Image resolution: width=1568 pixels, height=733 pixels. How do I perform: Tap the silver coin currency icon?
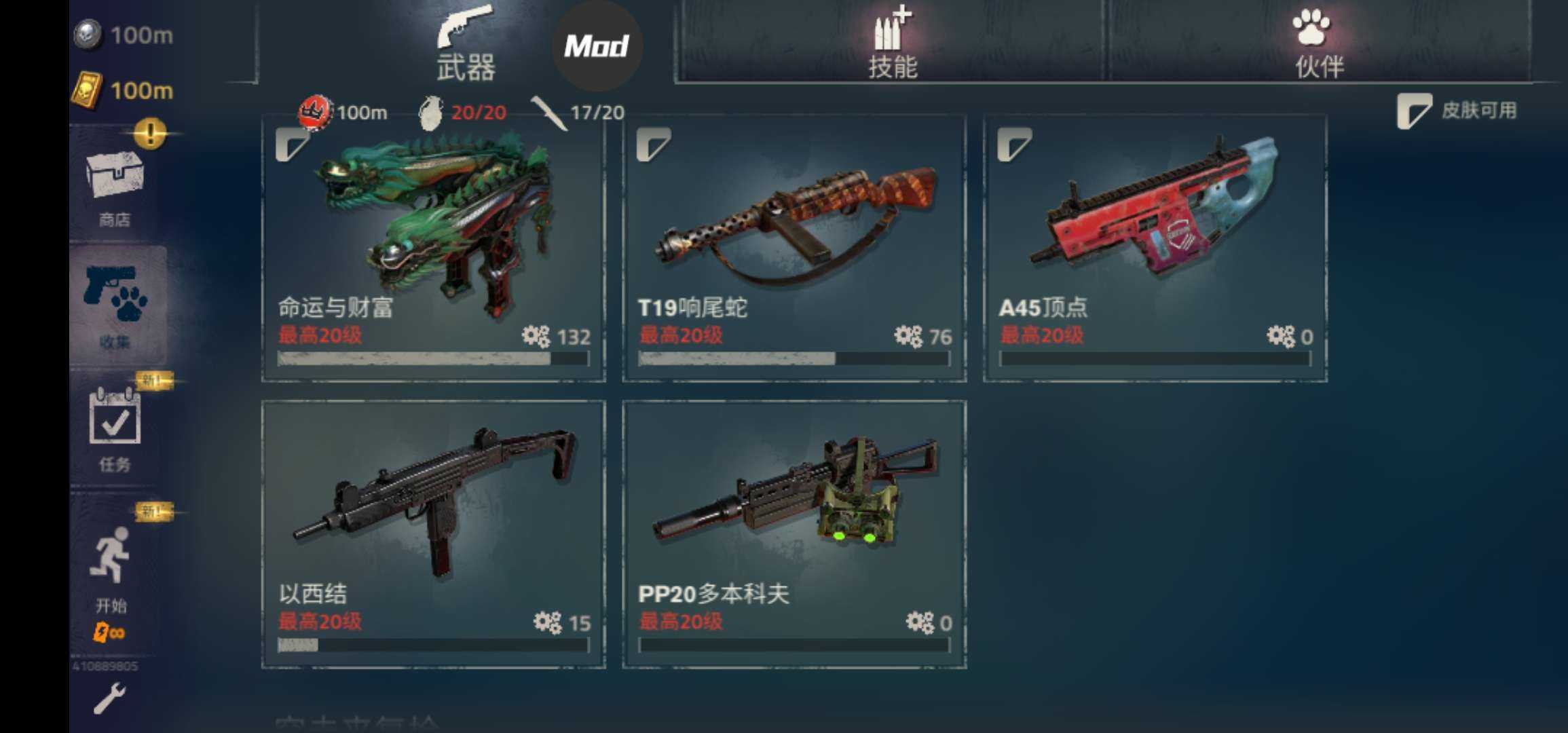[88, 34]
